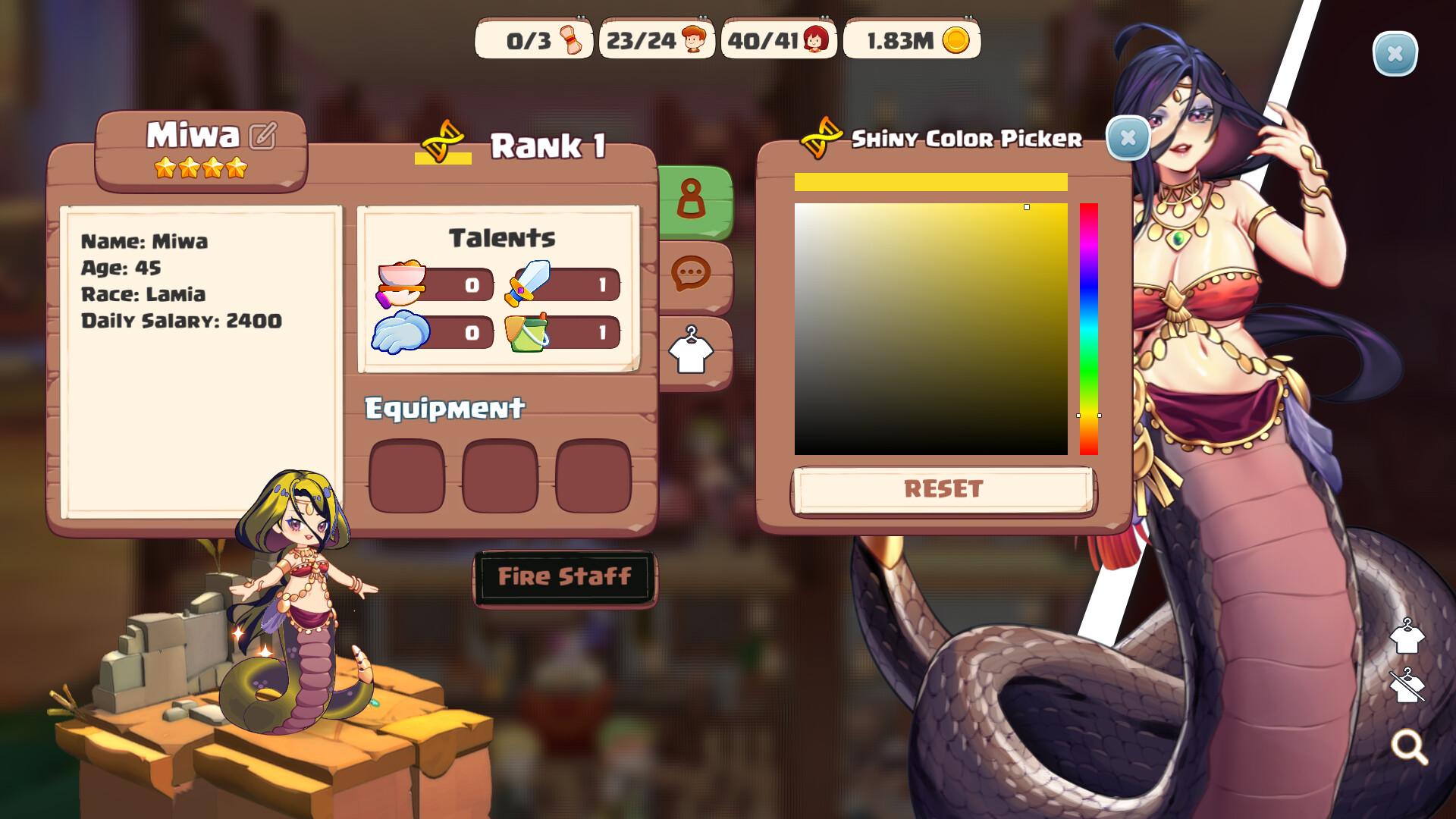The image size is (1456, 819).
Task: Click RESET in the Shiny Color Picker
Action: point(943,489)
